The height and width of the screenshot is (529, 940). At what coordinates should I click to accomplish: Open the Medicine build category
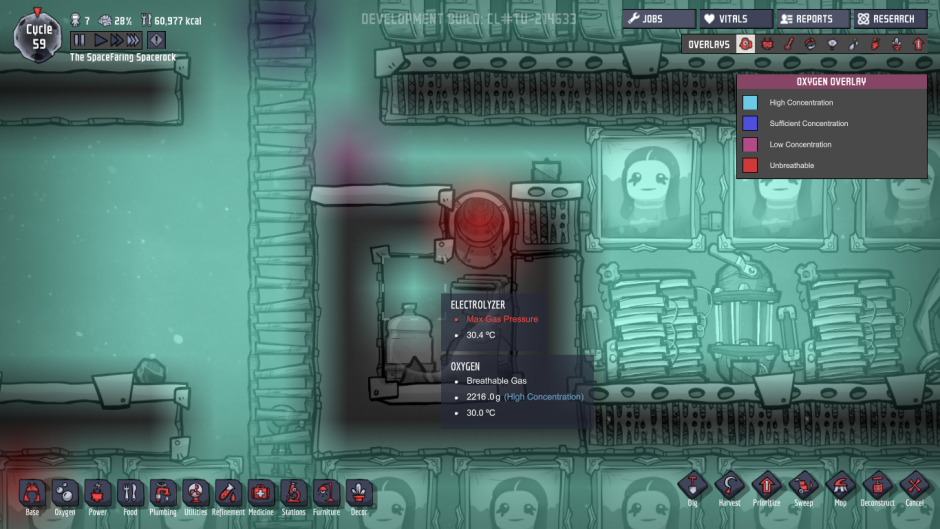(x=260, y=494)
